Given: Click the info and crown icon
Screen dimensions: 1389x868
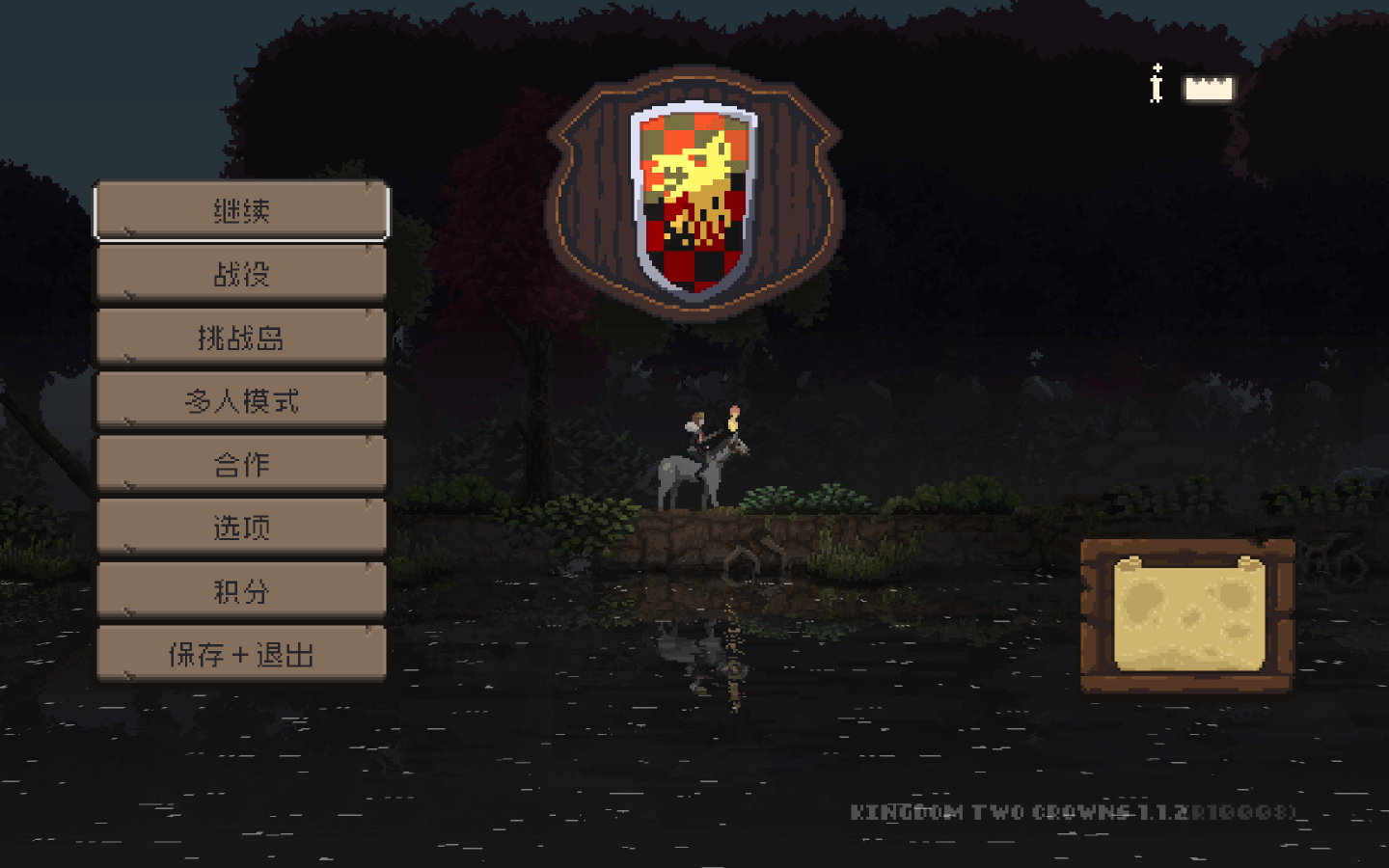Looking at the screenshot, I should pyautogui.click(x=1192, y=87).
